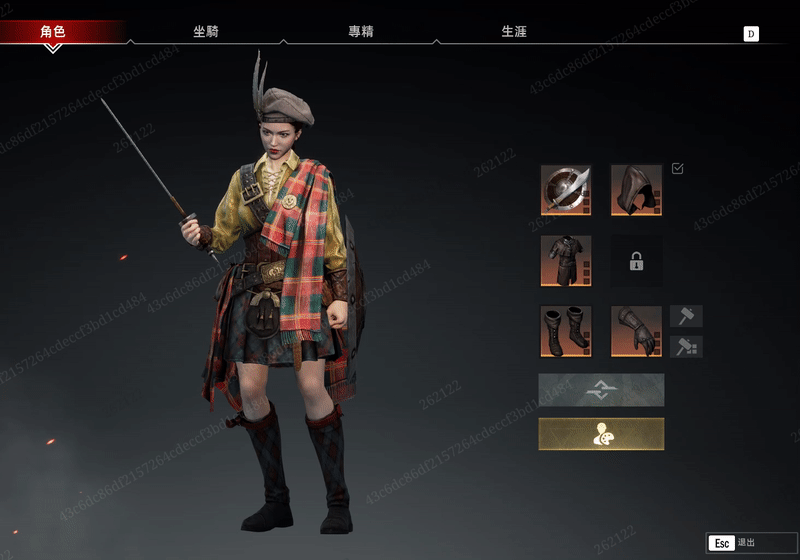Select the 專精 tab
Screen dimensions: 800x560
[361, 32]
